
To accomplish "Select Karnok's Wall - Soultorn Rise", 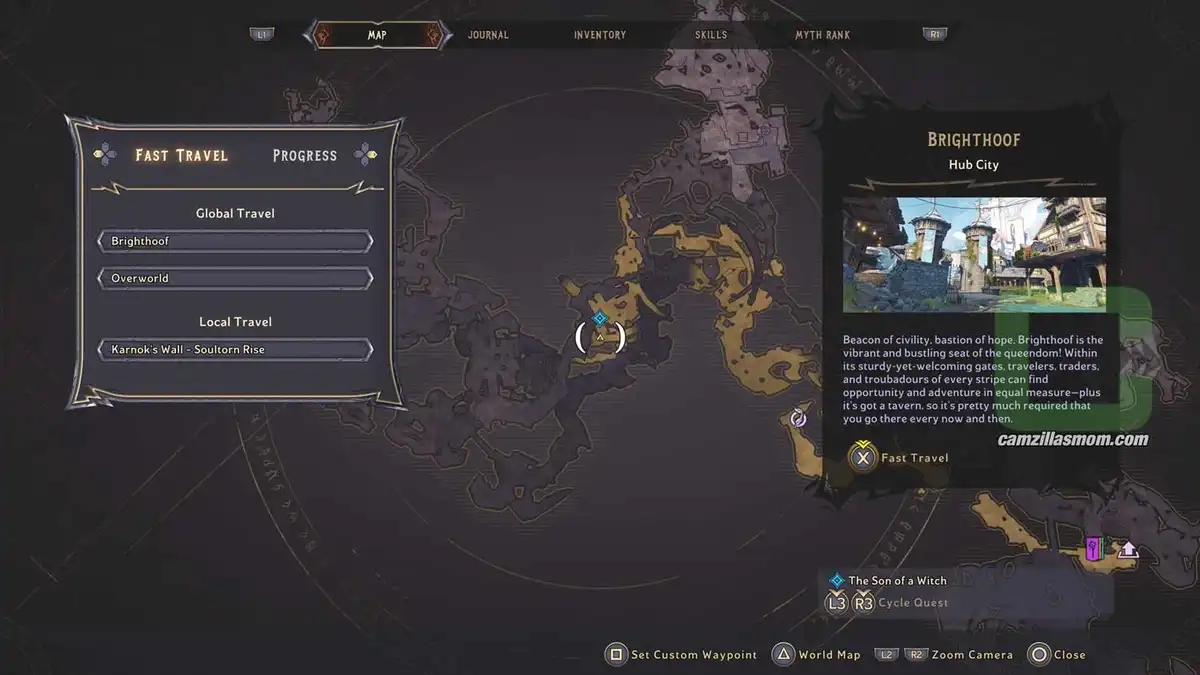I will tap(235, 350).
